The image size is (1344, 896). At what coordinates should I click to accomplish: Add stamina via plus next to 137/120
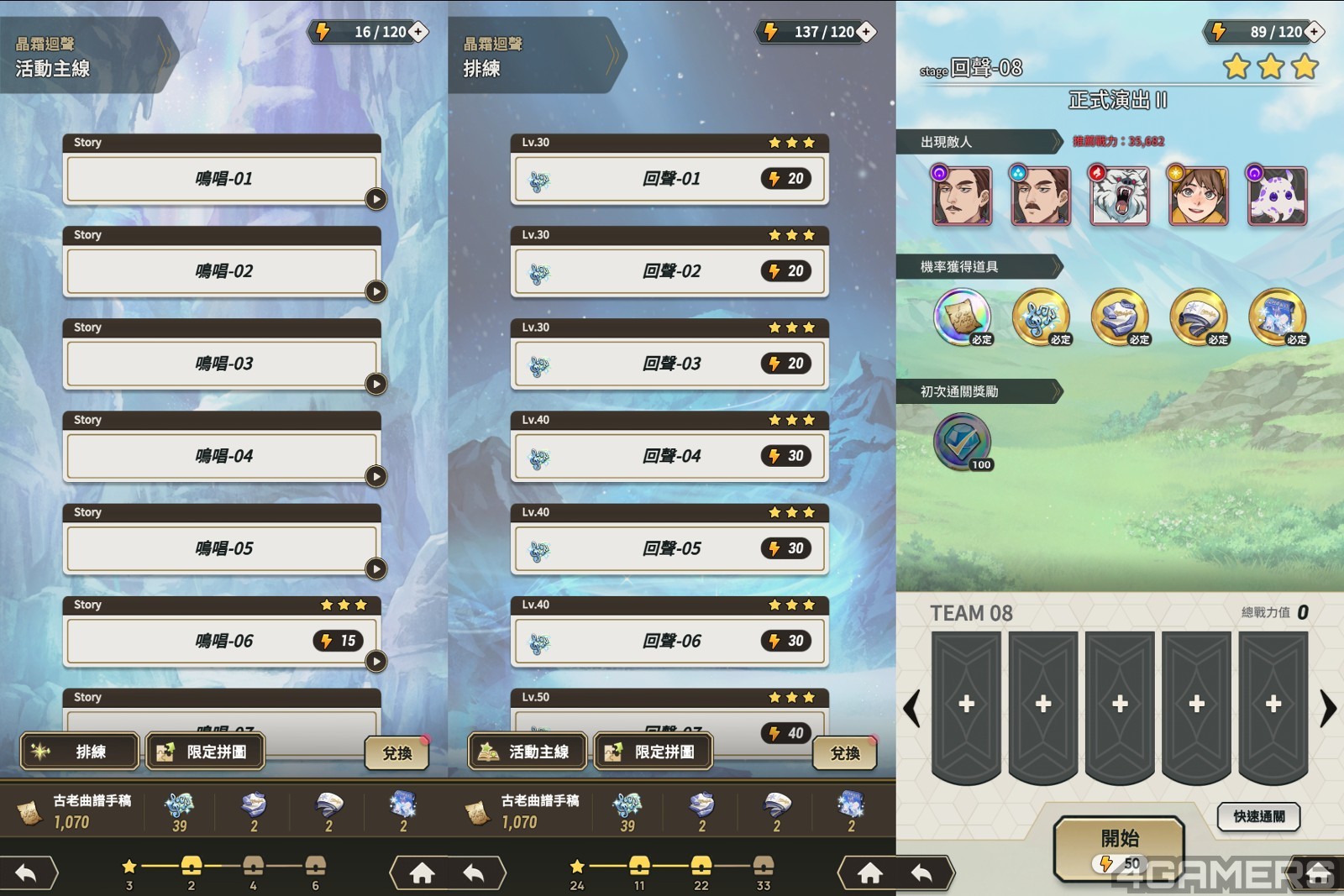[x=866, y=32]
